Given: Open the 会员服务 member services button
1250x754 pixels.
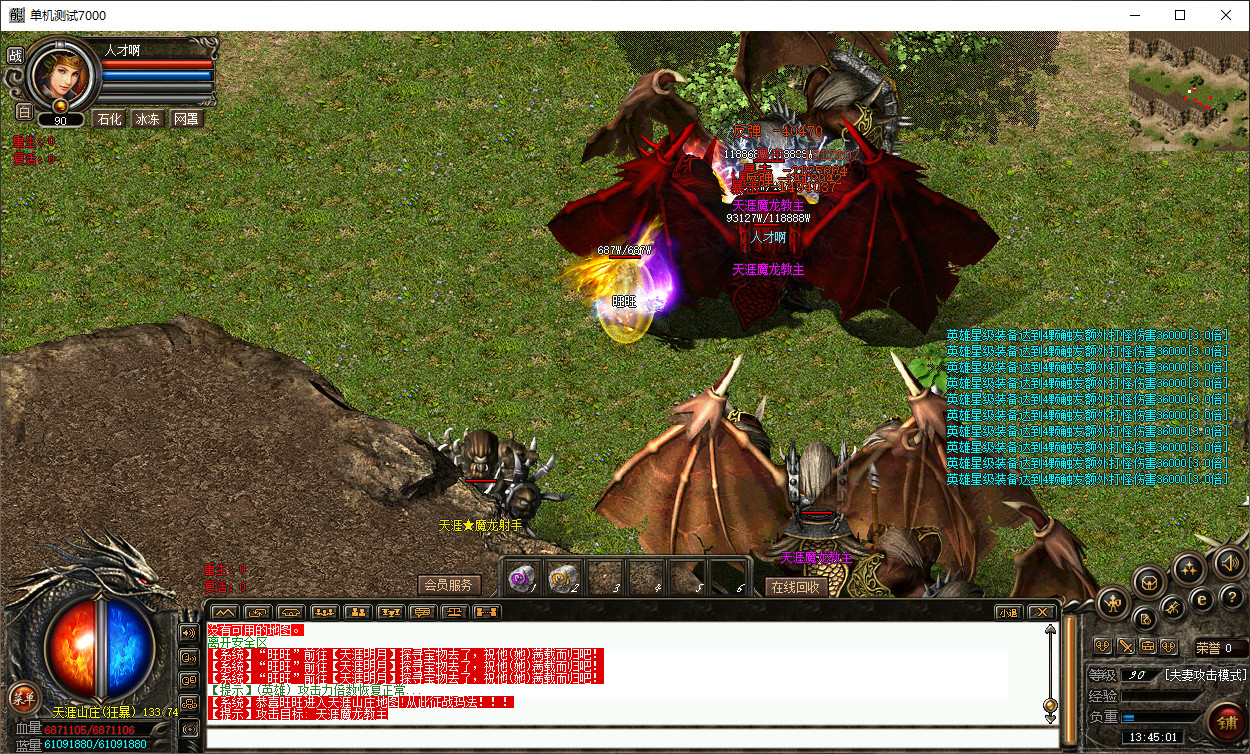Looking at the screenshot, I should [x=449, y=585].
